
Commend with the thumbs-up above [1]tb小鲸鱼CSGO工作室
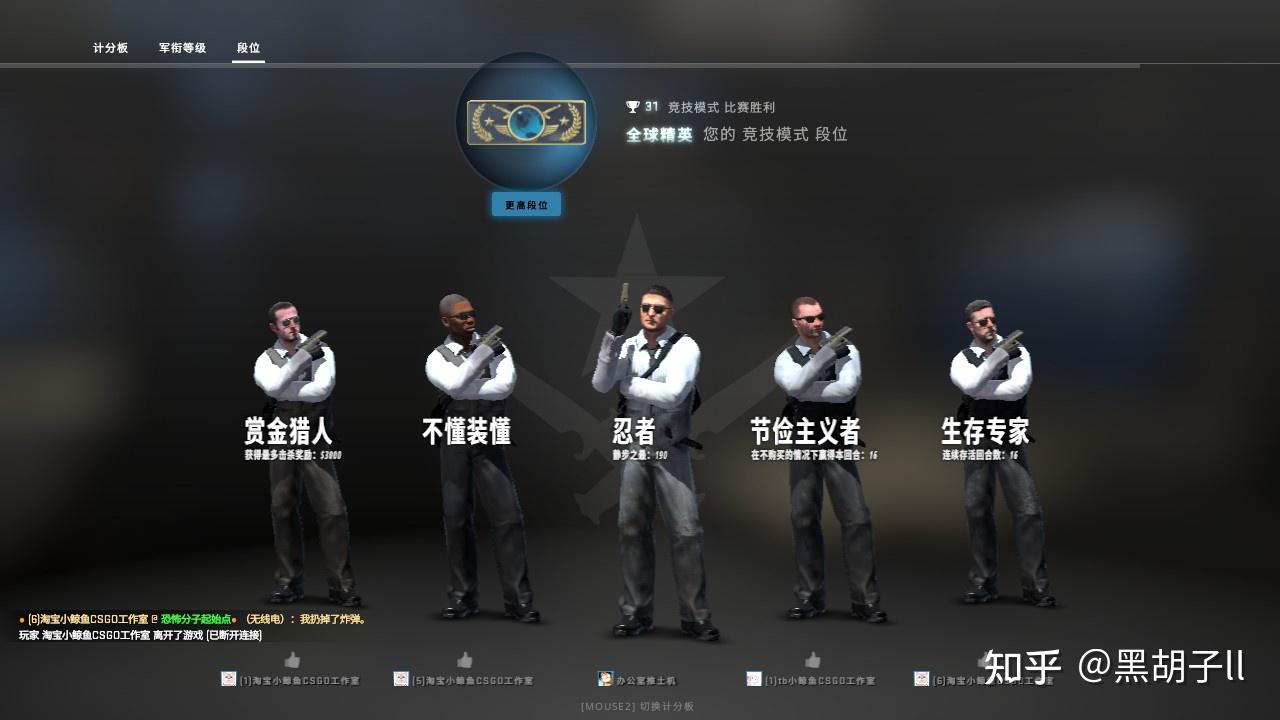click(x=812, y=660)
